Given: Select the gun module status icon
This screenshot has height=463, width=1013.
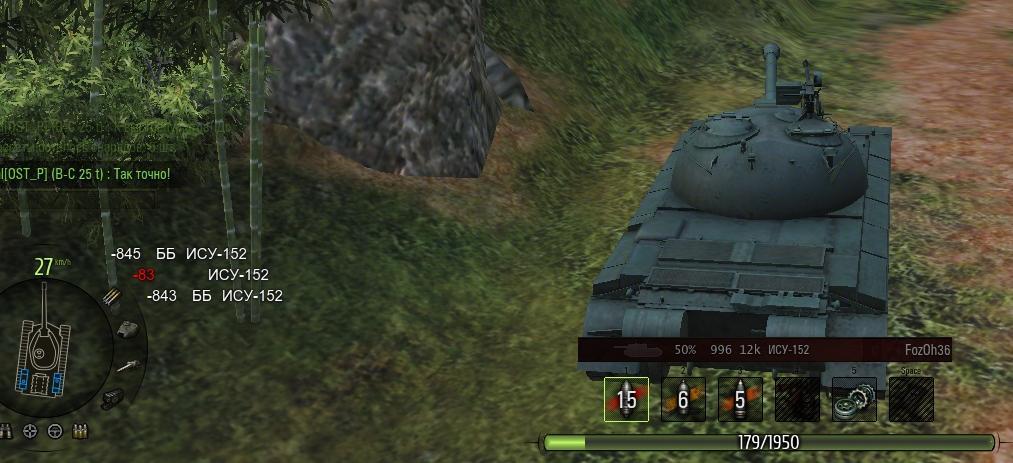Looking at the screenshot, I should pos(126,366).
